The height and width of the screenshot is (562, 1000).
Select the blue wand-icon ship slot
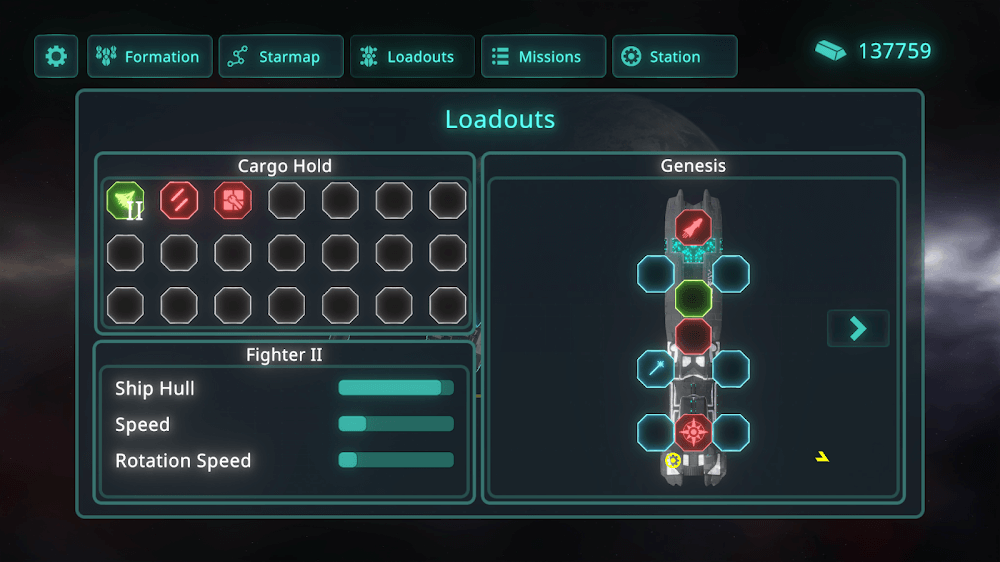[656, 369]
